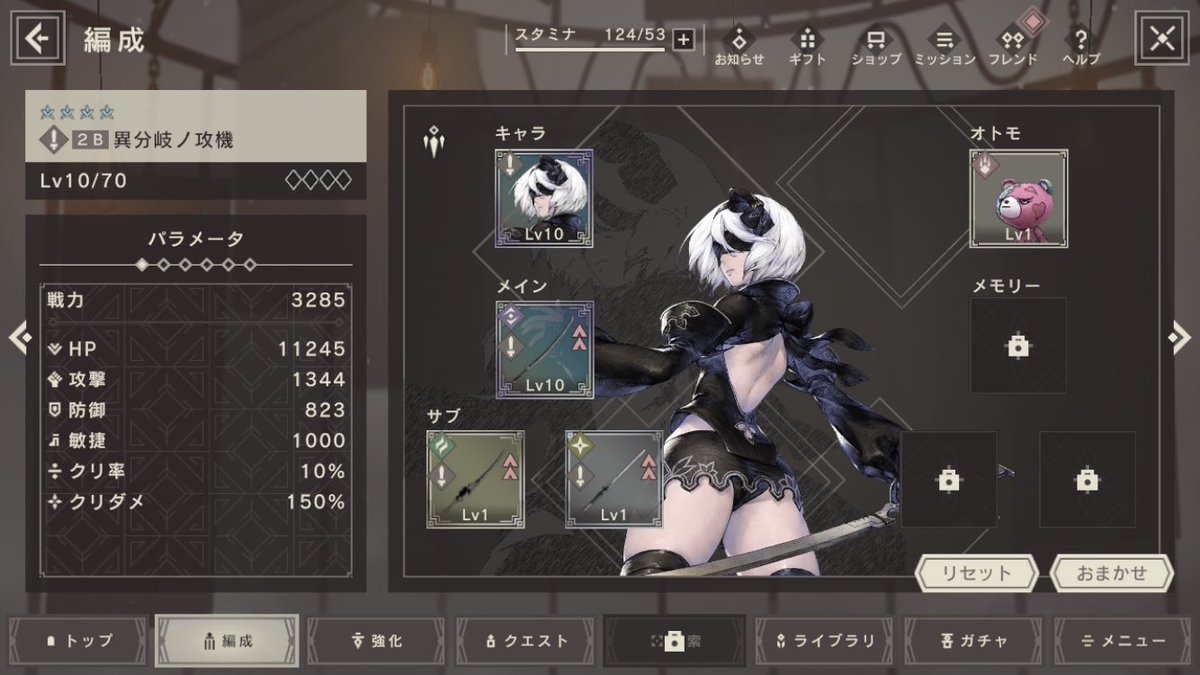This screenshot has width=1200, height=675.
Task: Open the フレンド friends screen
Action: [1012, 46]
